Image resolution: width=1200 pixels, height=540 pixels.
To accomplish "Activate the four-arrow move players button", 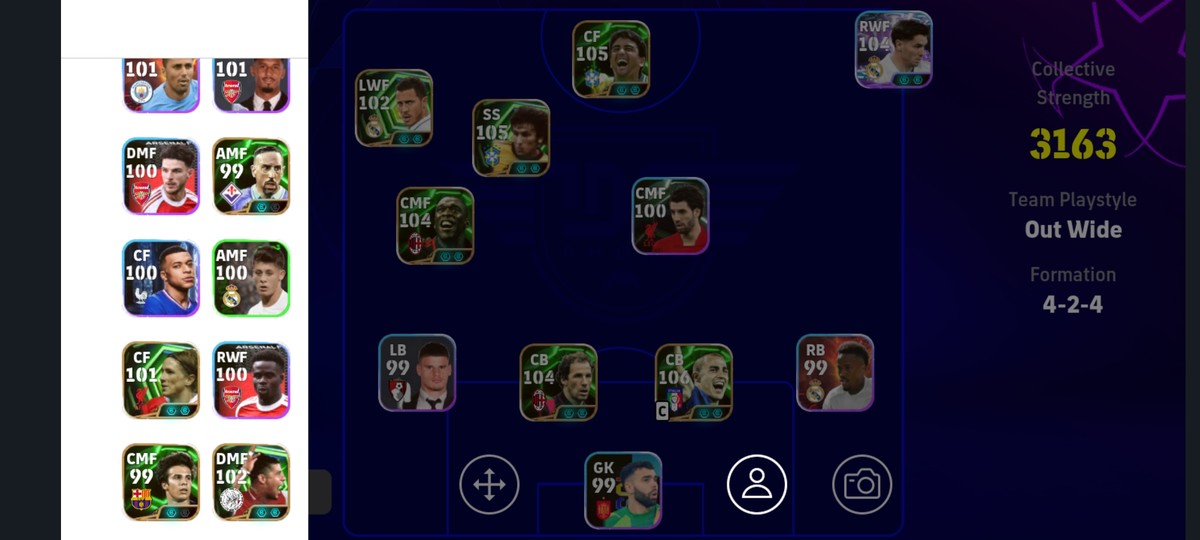I will (x=489, y=485).
